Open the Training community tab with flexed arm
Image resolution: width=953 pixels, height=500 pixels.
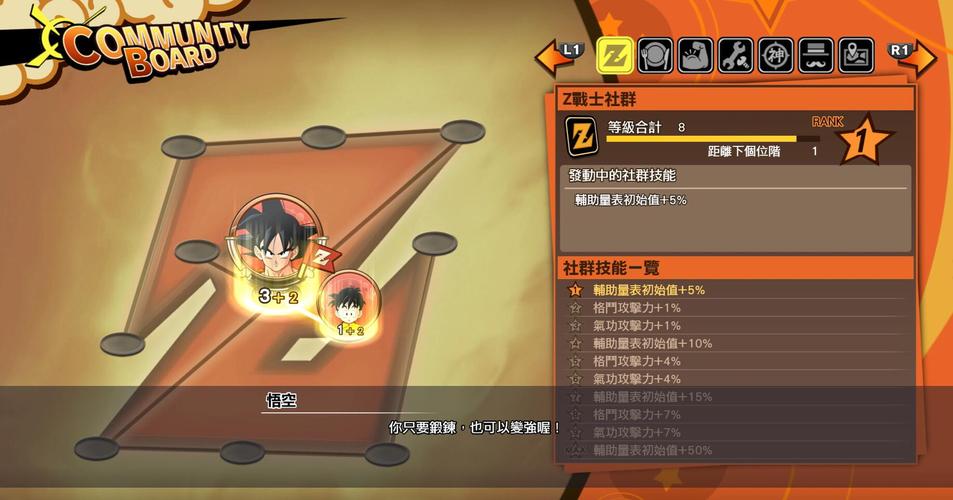click(696, 55)
